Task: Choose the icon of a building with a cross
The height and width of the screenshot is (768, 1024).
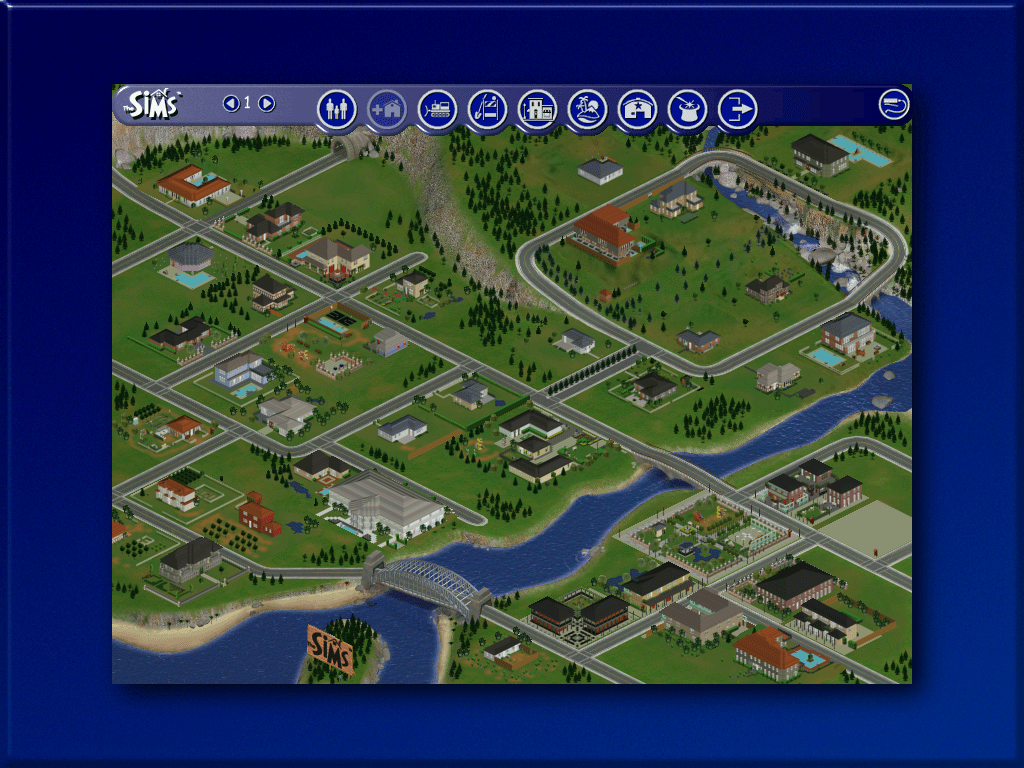Action: 637,109
